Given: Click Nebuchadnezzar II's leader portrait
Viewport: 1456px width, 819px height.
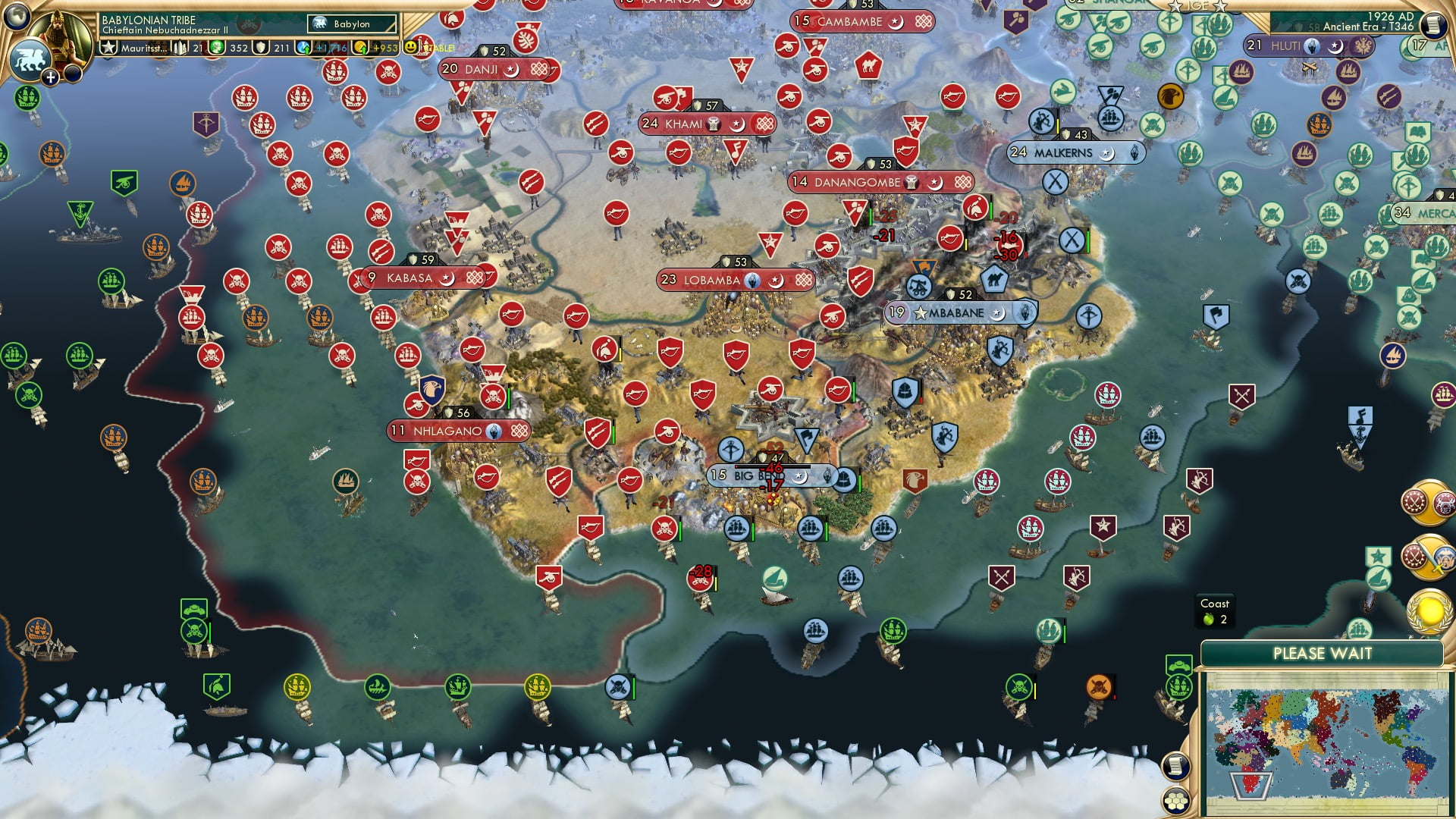Looking at the screenshot, I should pyautogui.click(x=60, y=34).
